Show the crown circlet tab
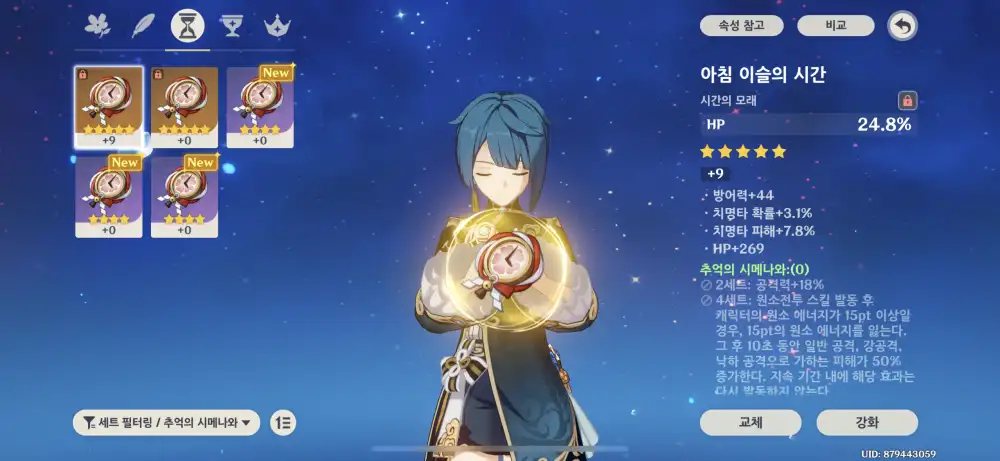The image size is (1000, 461). coord(276,25)
